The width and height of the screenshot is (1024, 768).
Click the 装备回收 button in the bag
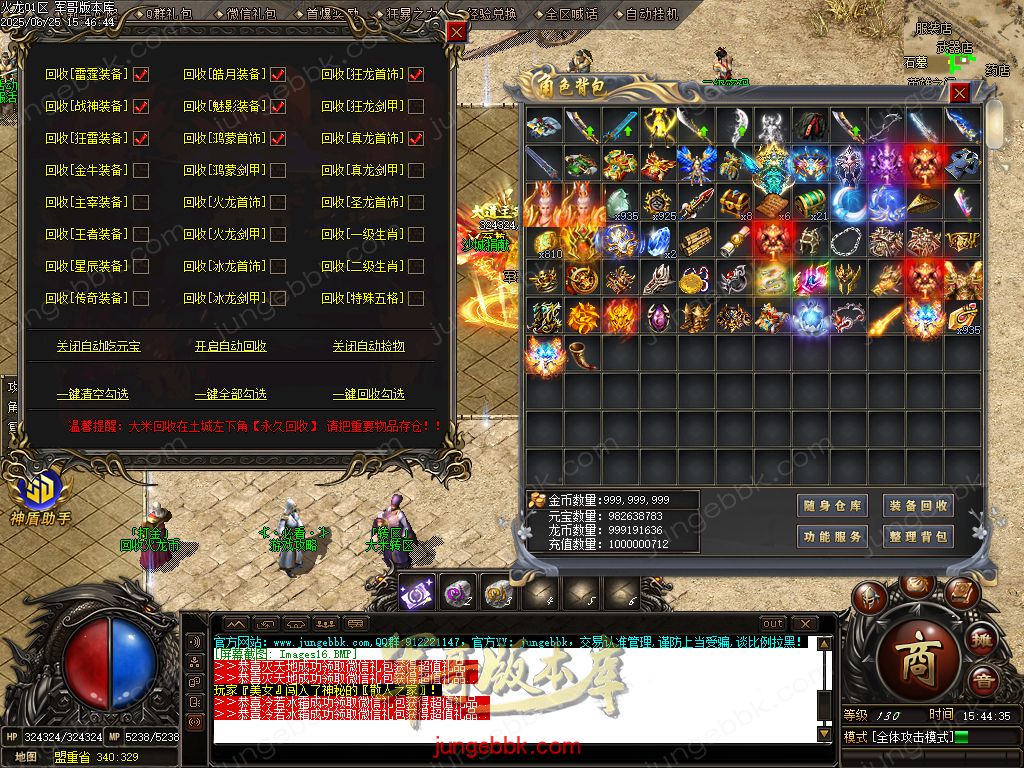pos(918,506)
